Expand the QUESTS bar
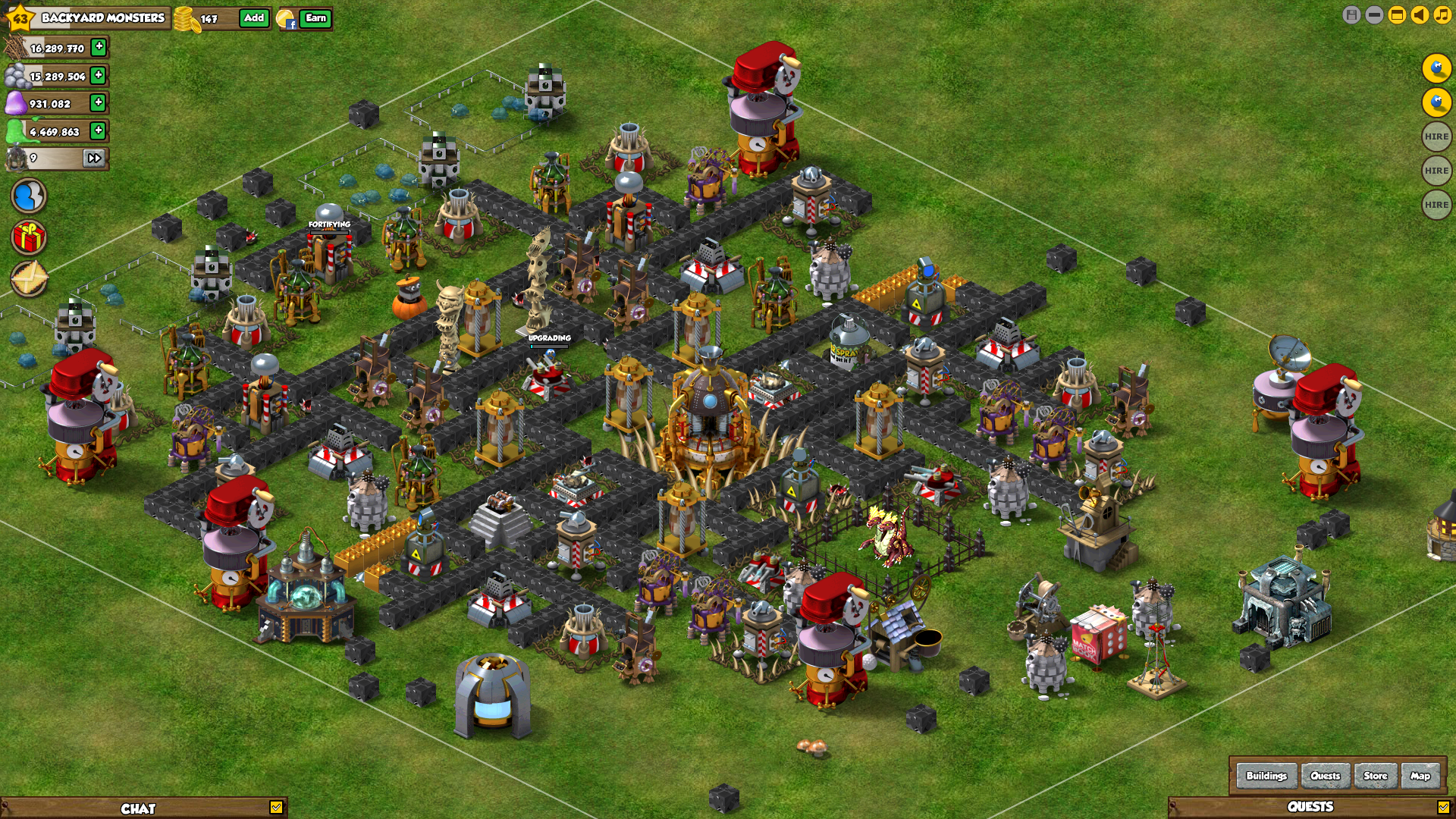This screenshot has width=1456, height=819. click(1443, 808)
